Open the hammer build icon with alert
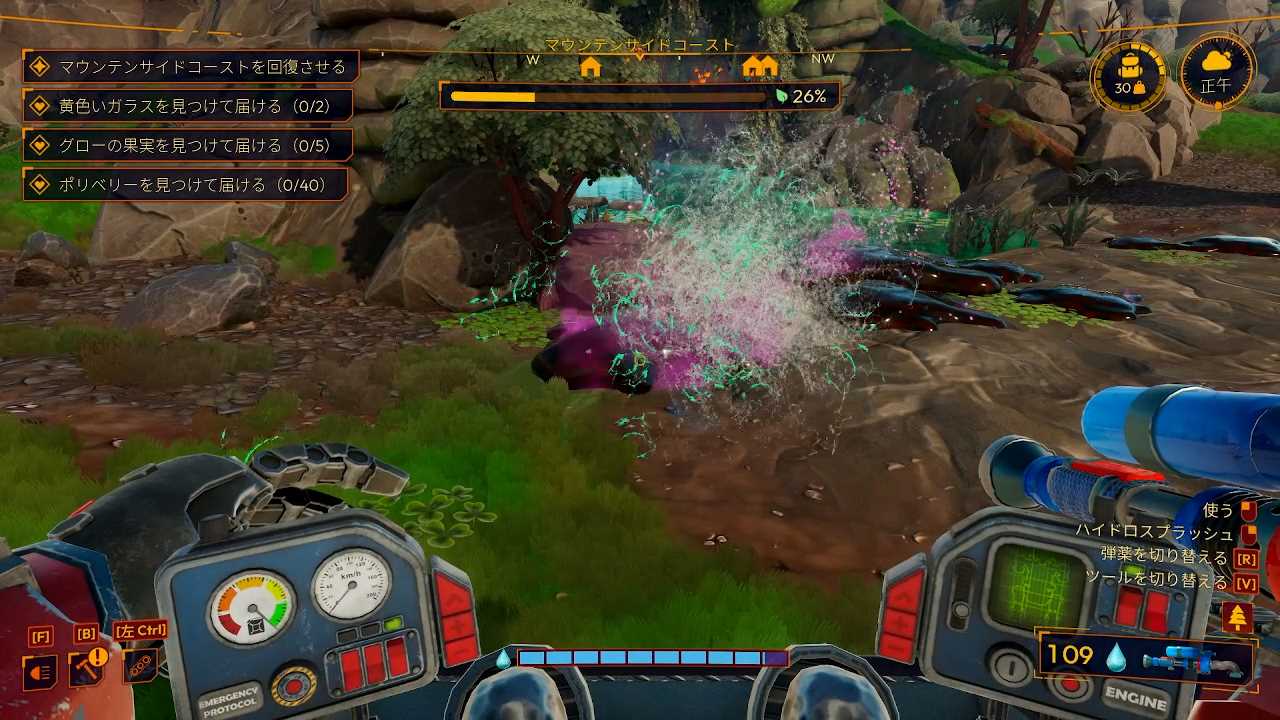Screen dimensions: 1280x720 pos(86,668)
